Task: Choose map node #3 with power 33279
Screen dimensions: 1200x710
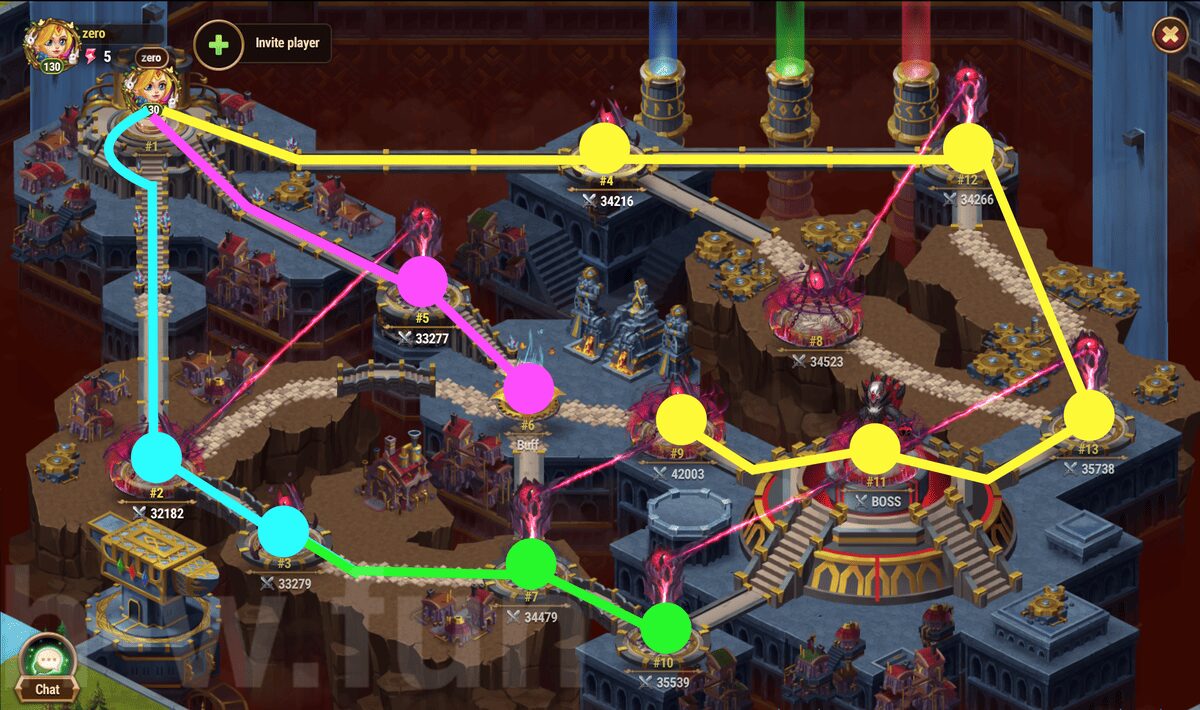Action: 285,530
